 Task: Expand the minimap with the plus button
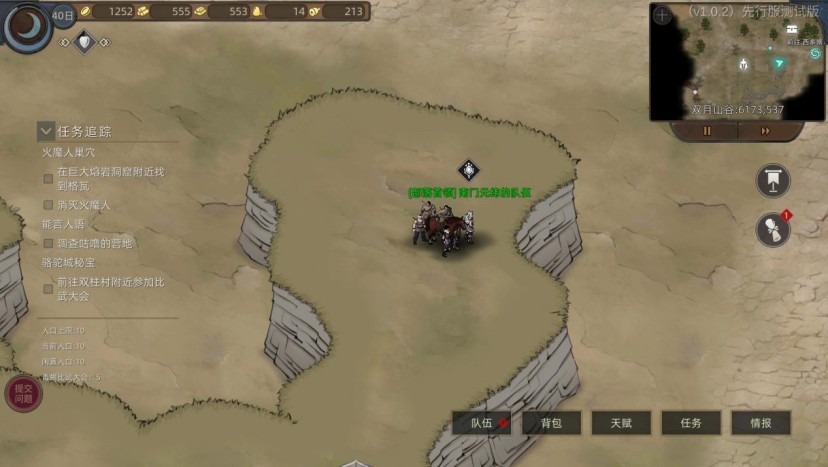pos(662,16)
